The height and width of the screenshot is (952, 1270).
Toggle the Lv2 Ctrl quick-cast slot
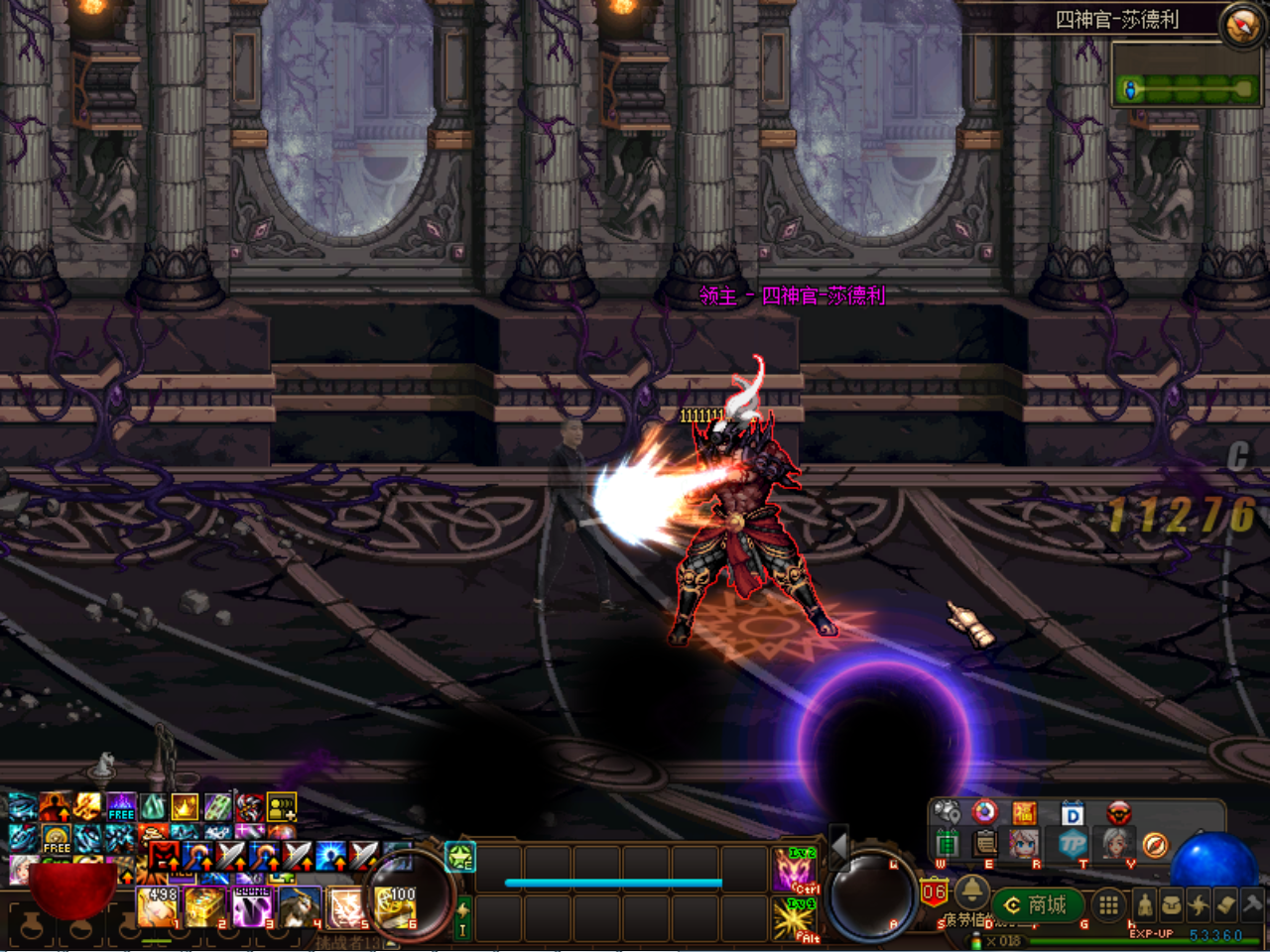[796, 868]
